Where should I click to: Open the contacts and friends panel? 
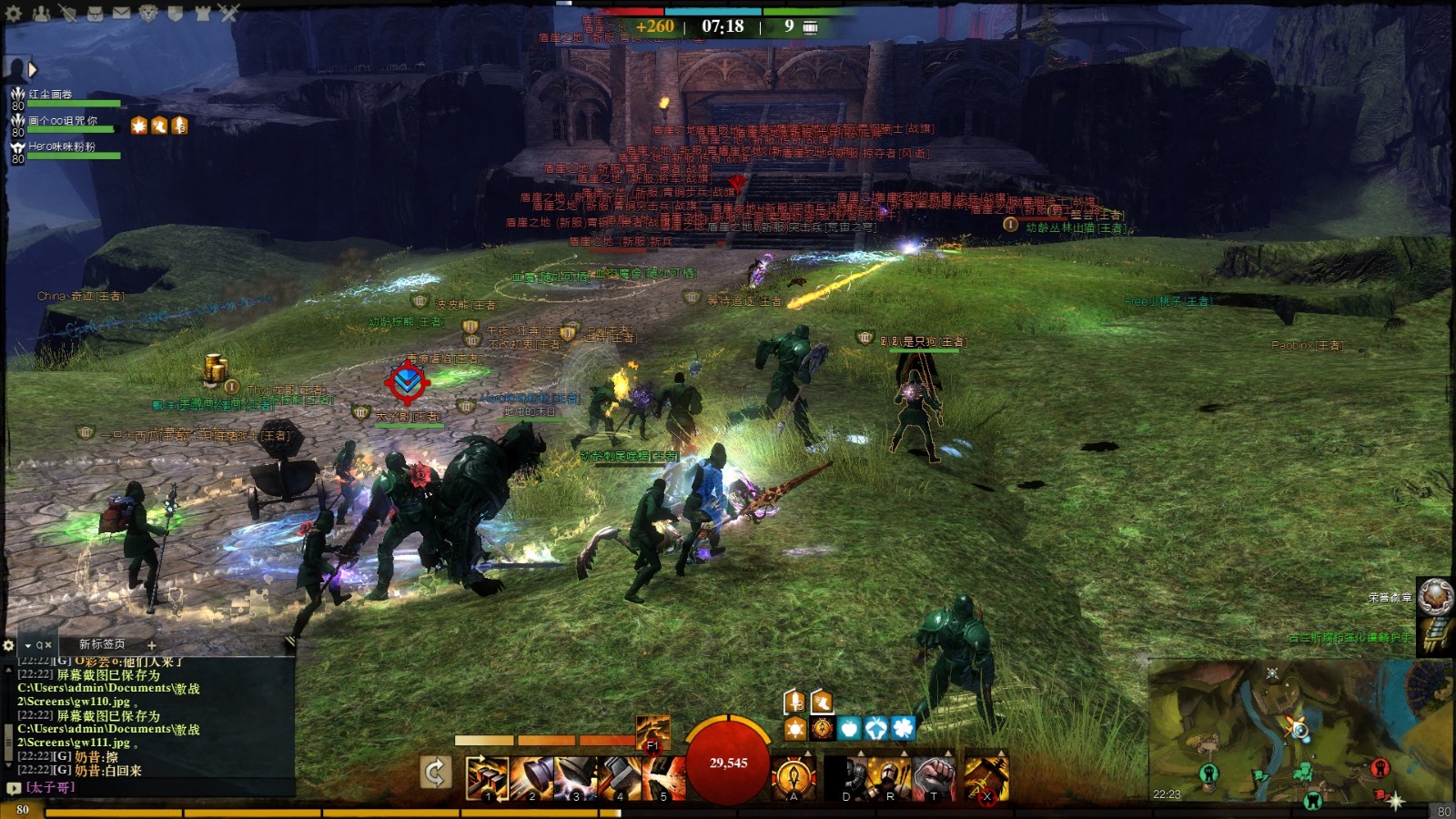coord(41,13)
